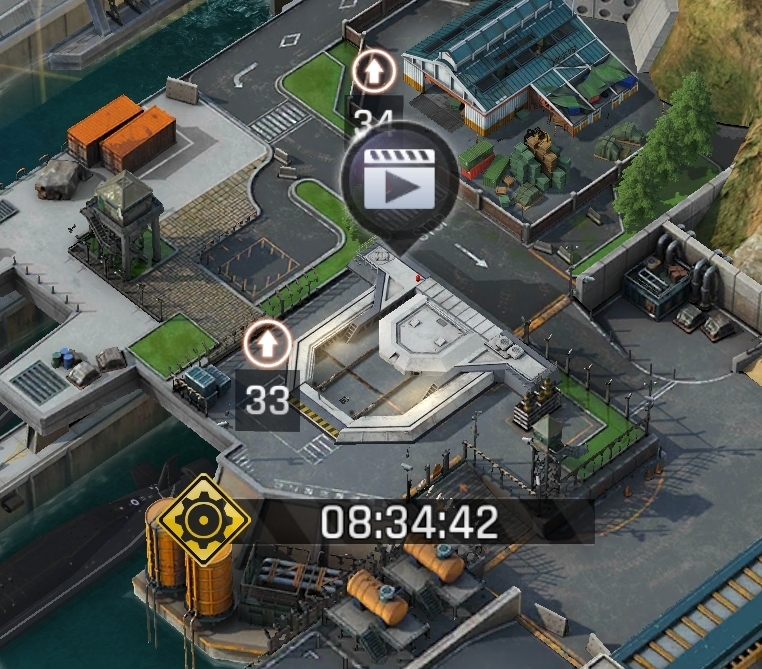Open the yellow gear construction timer icon
The image size is (762, 669).
pyautogui.click(x=206, y=519)
